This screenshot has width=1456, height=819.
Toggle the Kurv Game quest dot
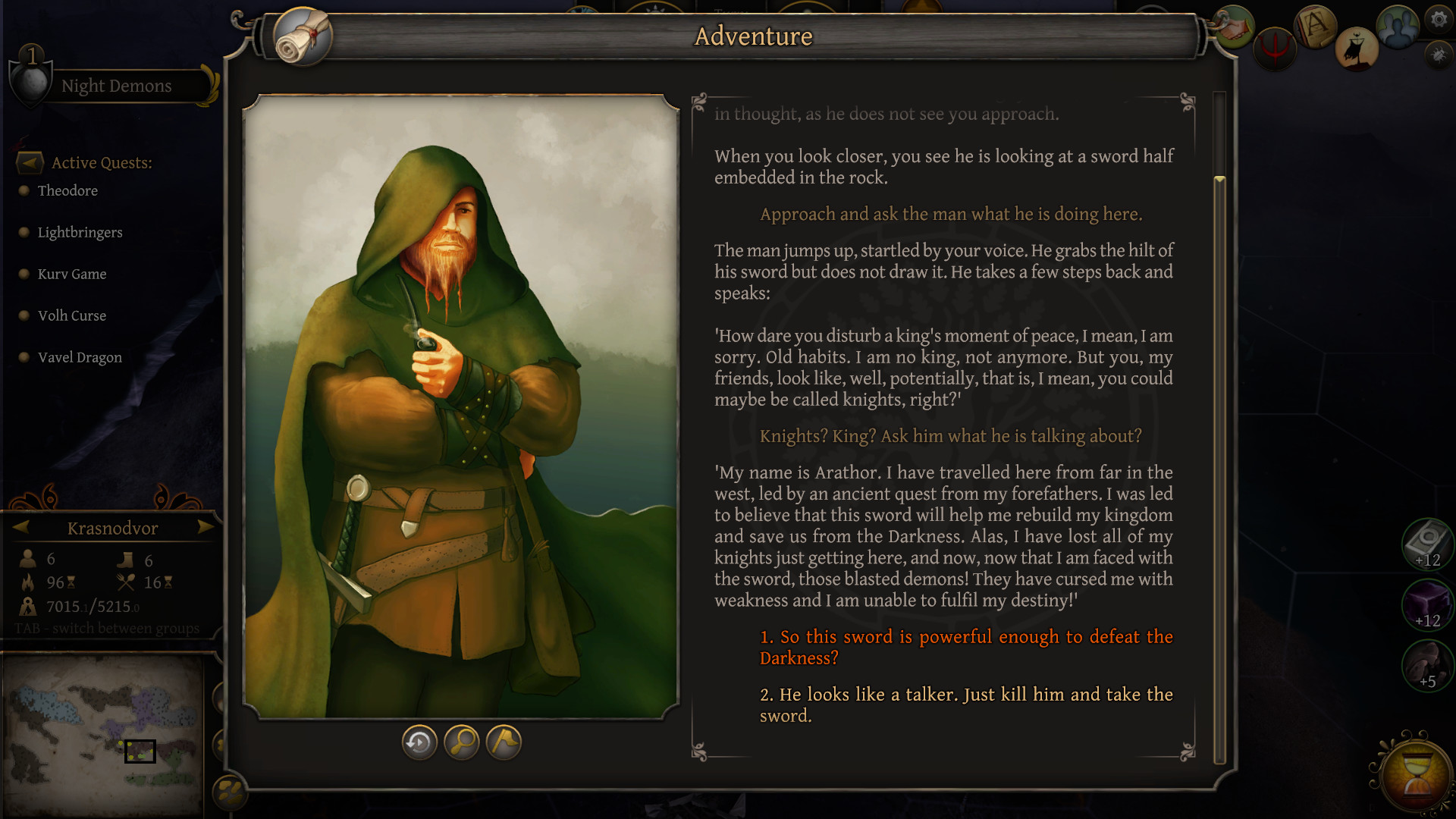point(25,274)
